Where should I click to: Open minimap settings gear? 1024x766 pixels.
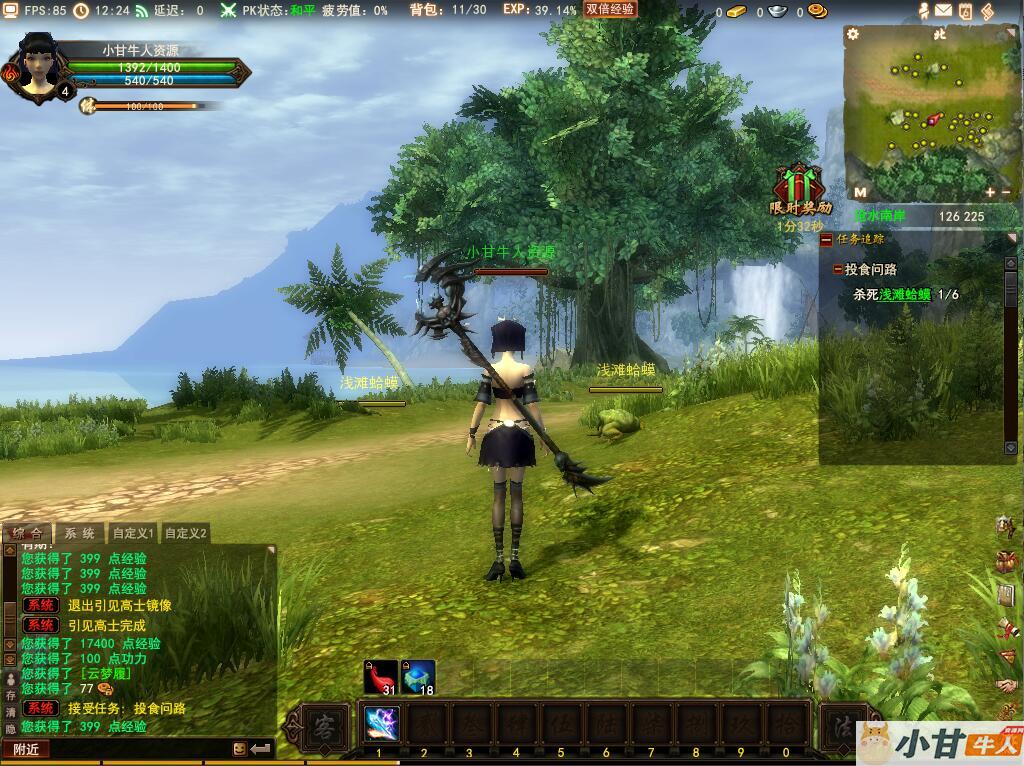[853, 34]
